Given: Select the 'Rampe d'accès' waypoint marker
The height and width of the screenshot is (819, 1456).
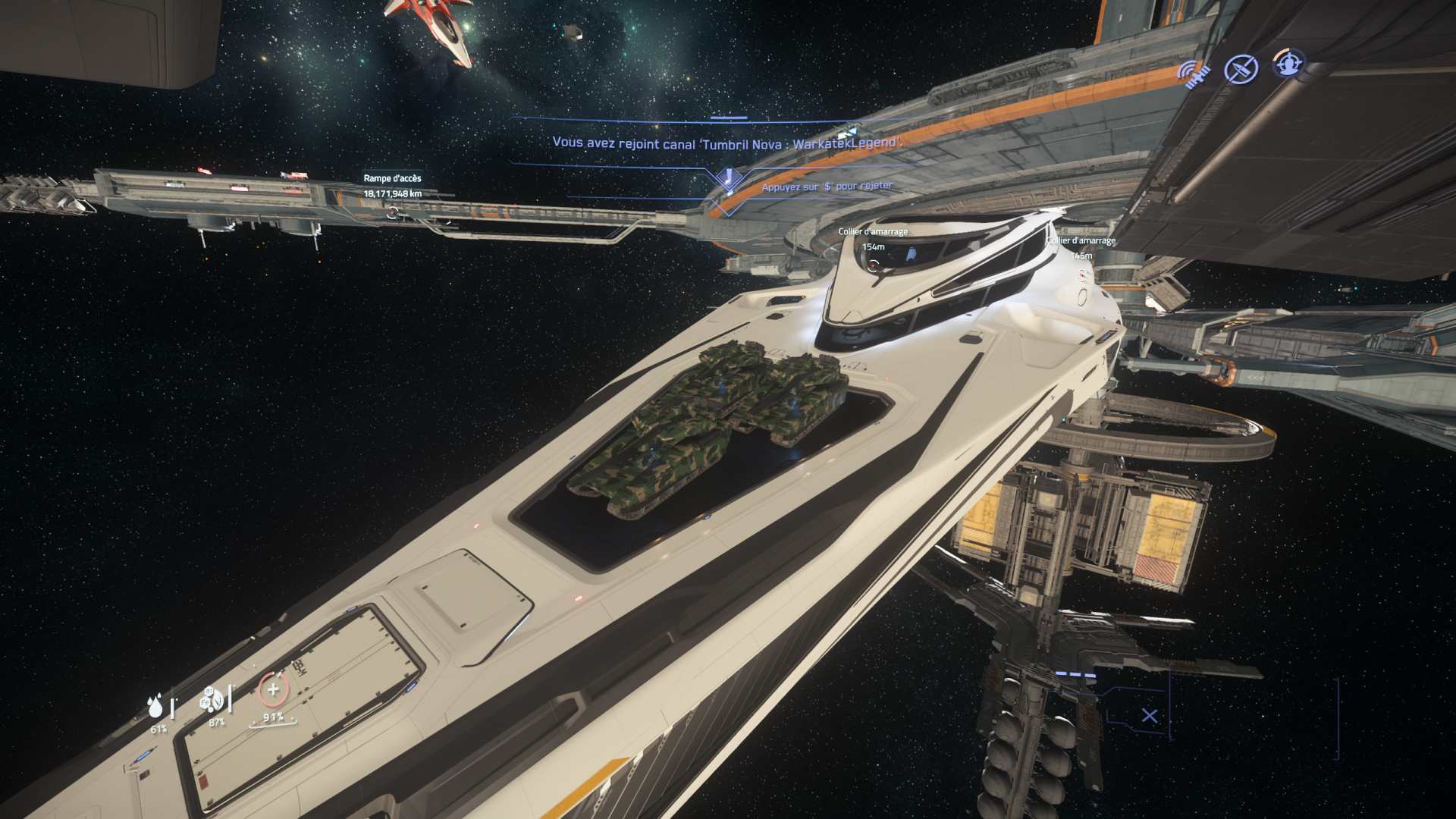Looking at the screenshot, I should pos(393,213).
